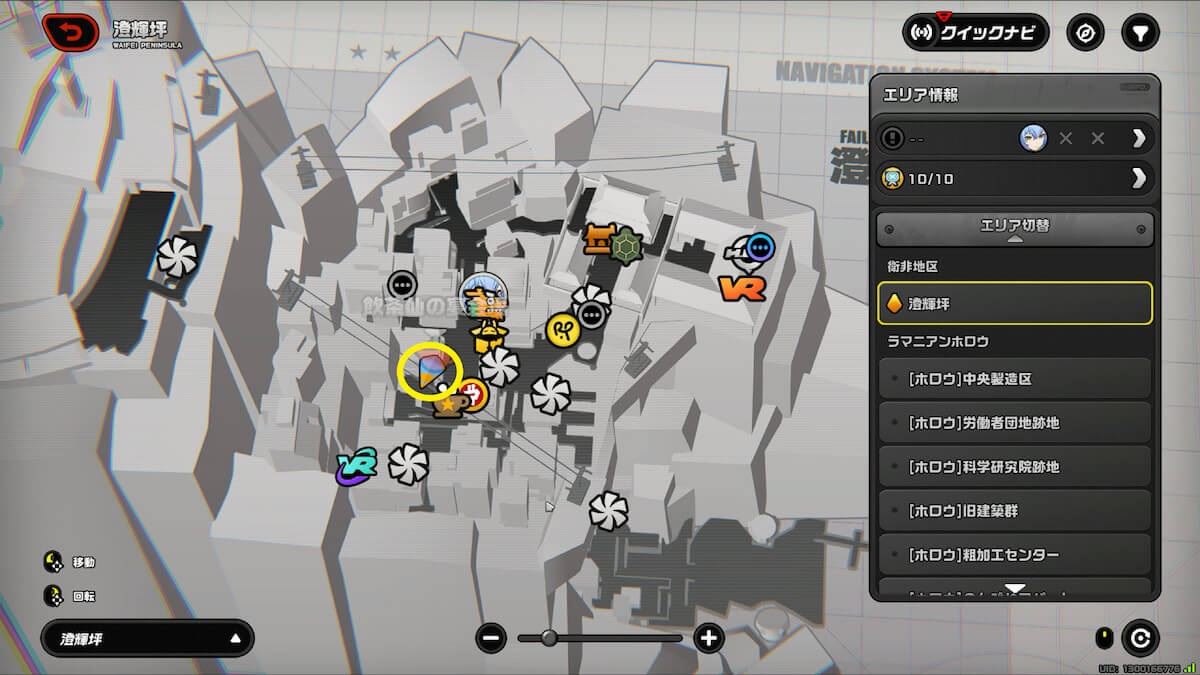The height and width of the screenshot is (675, 1200).
Task: Select 澄輝坪 in the area list
Action: (x=1015, y=303)
